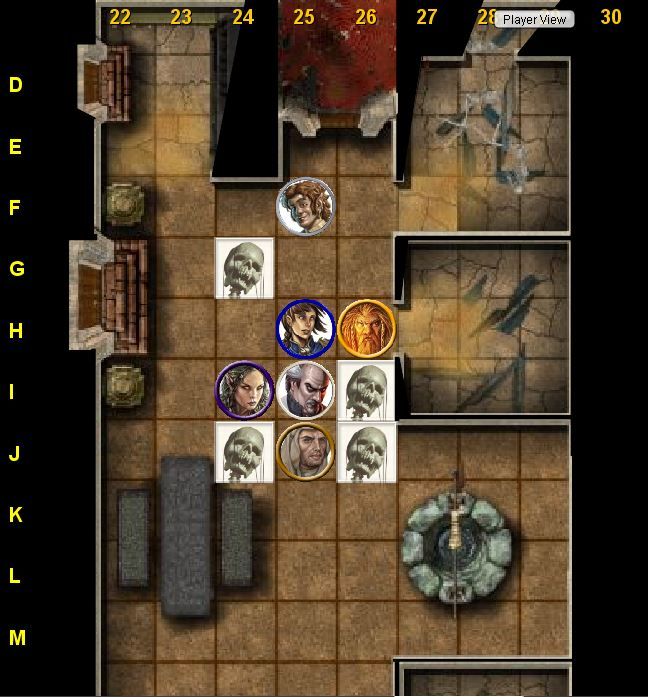Select the gold-ringed gray-haired man token
Viewport: 648px width, 697px height.
pyautogui.click(x=305, y=451)
